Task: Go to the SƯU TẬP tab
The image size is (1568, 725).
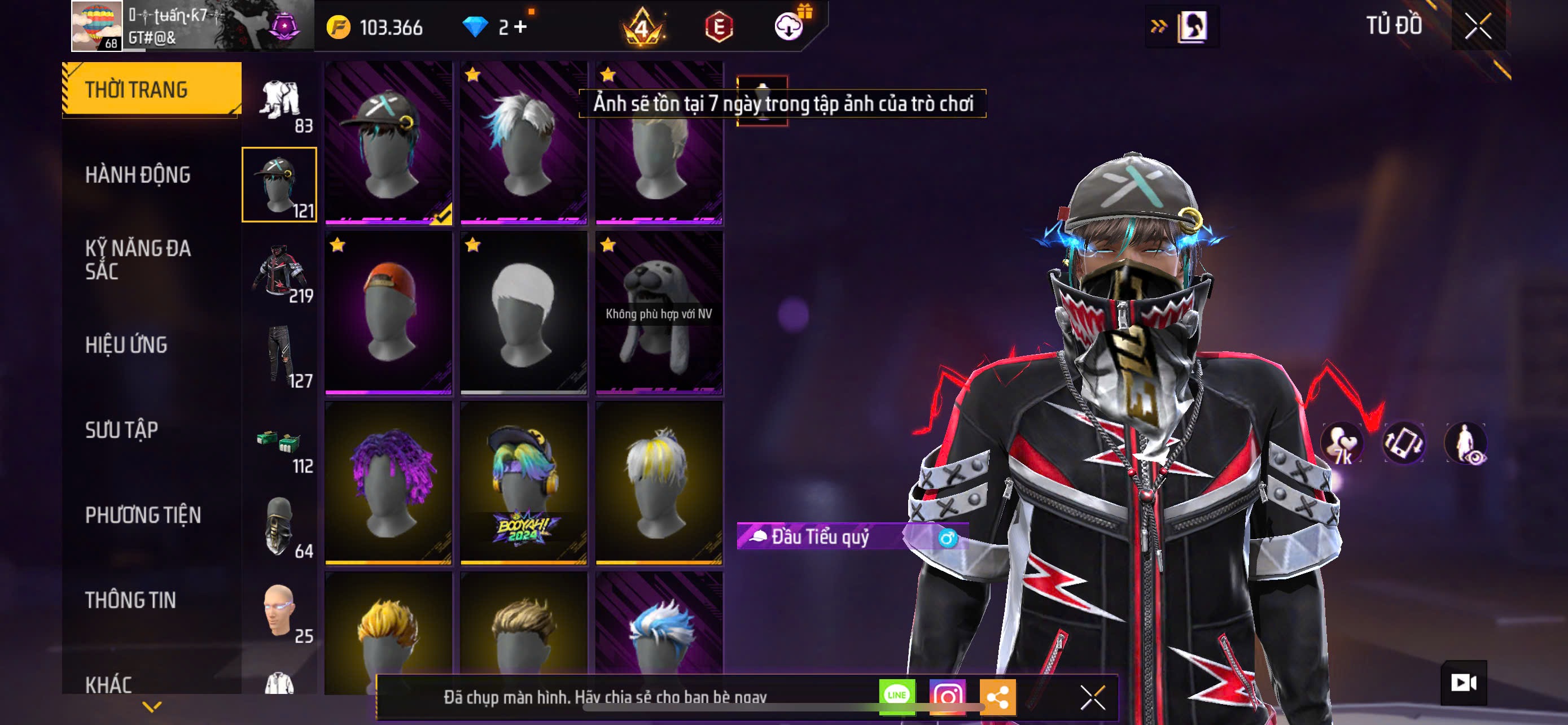Action: coord(122,430)
